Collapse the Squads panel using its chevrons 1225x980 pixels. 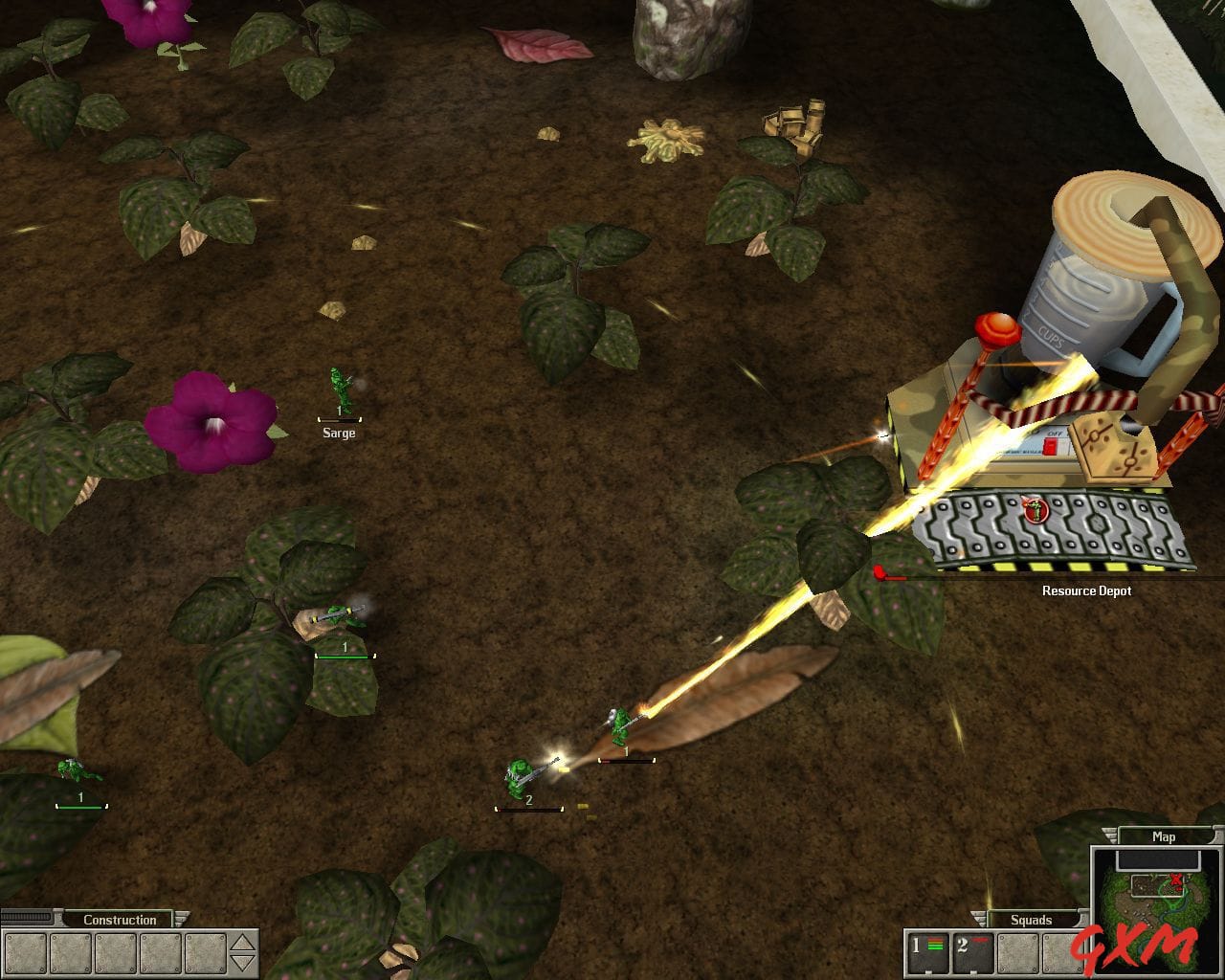(x=978, y=918)
